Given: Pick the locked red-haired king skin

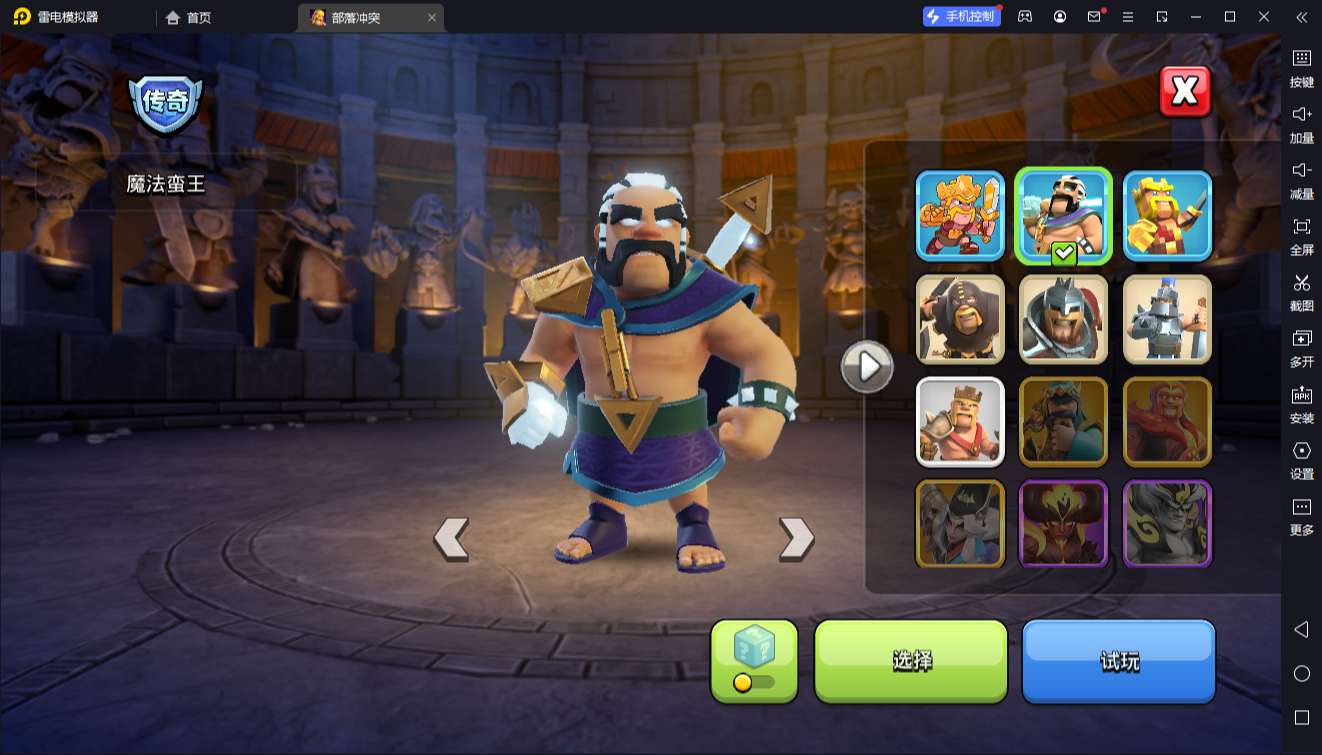Looking at the screenshot, I should coord(1167,422).
